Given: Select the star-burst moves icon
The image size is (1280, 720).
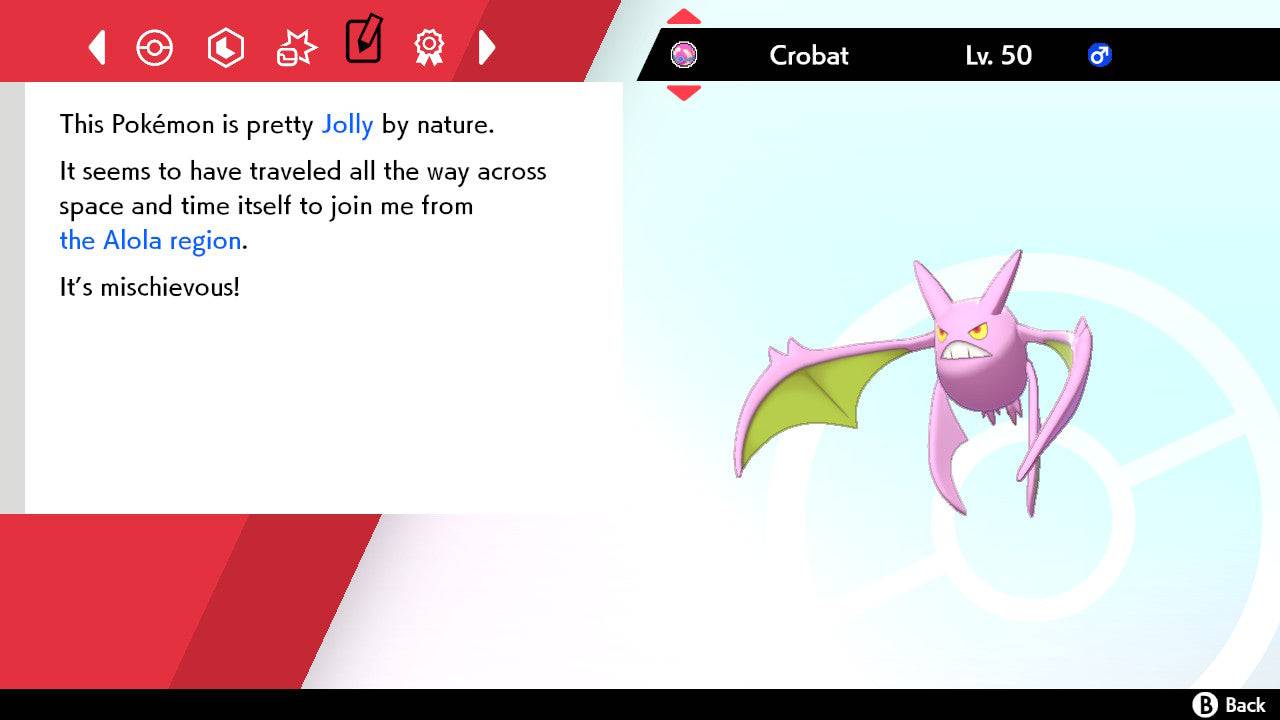Looking at the screenshot, I should [295, 47].
